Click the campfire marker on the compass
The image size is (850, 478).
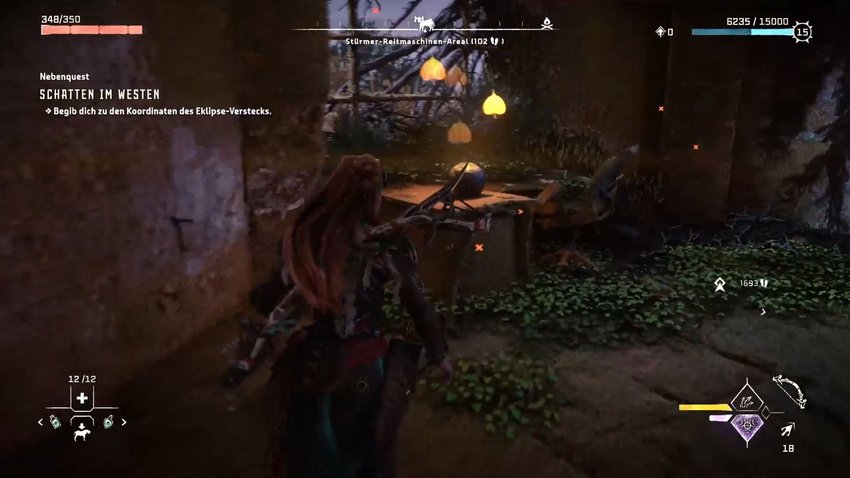(546, 22)
